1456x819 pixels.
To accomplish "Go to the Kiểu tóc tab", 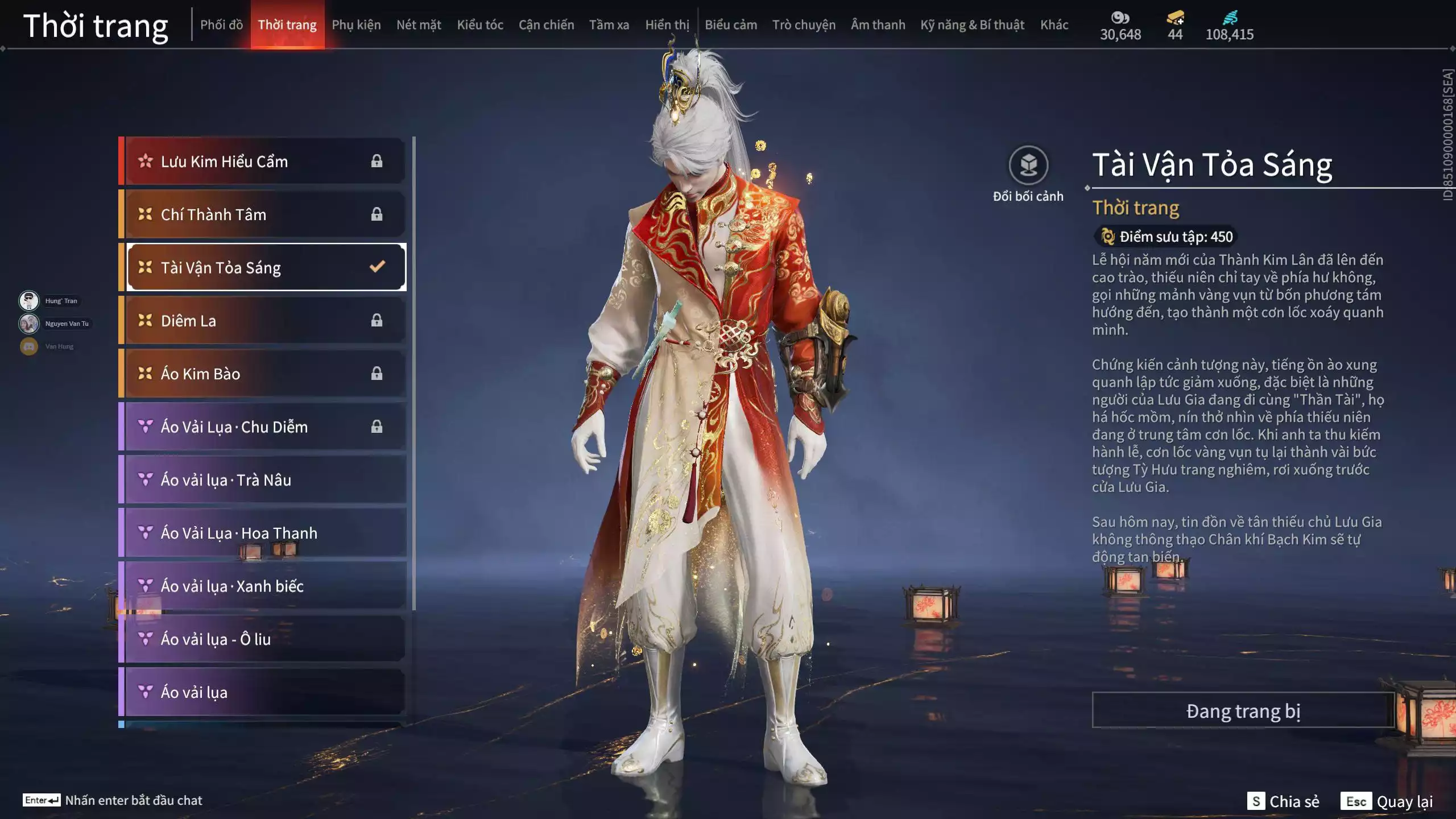I will pyautogui.click(x=480, y=25).
